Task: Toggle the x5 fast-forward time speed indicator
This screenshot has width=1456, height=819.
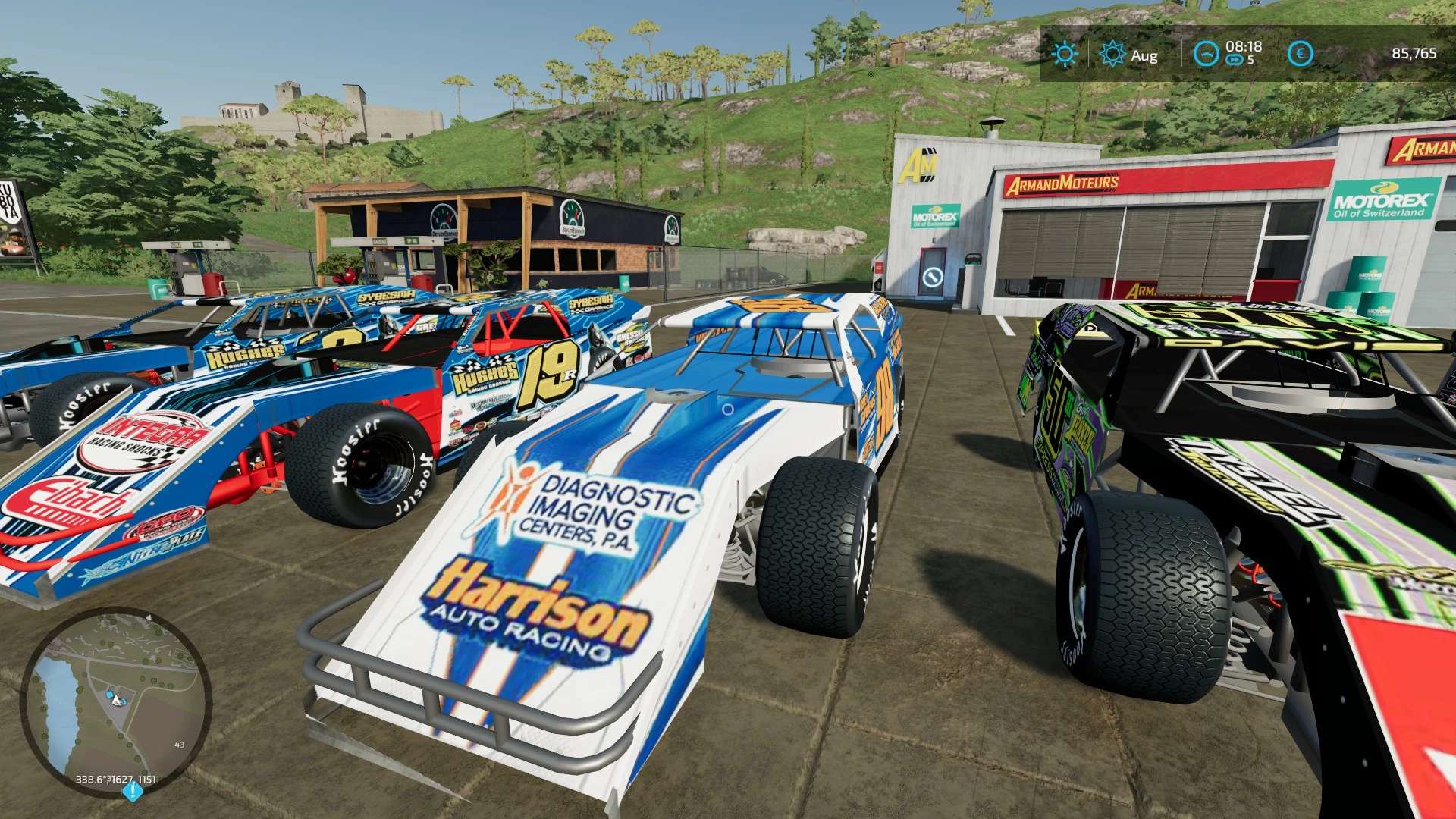Action: coord(1236,60)
